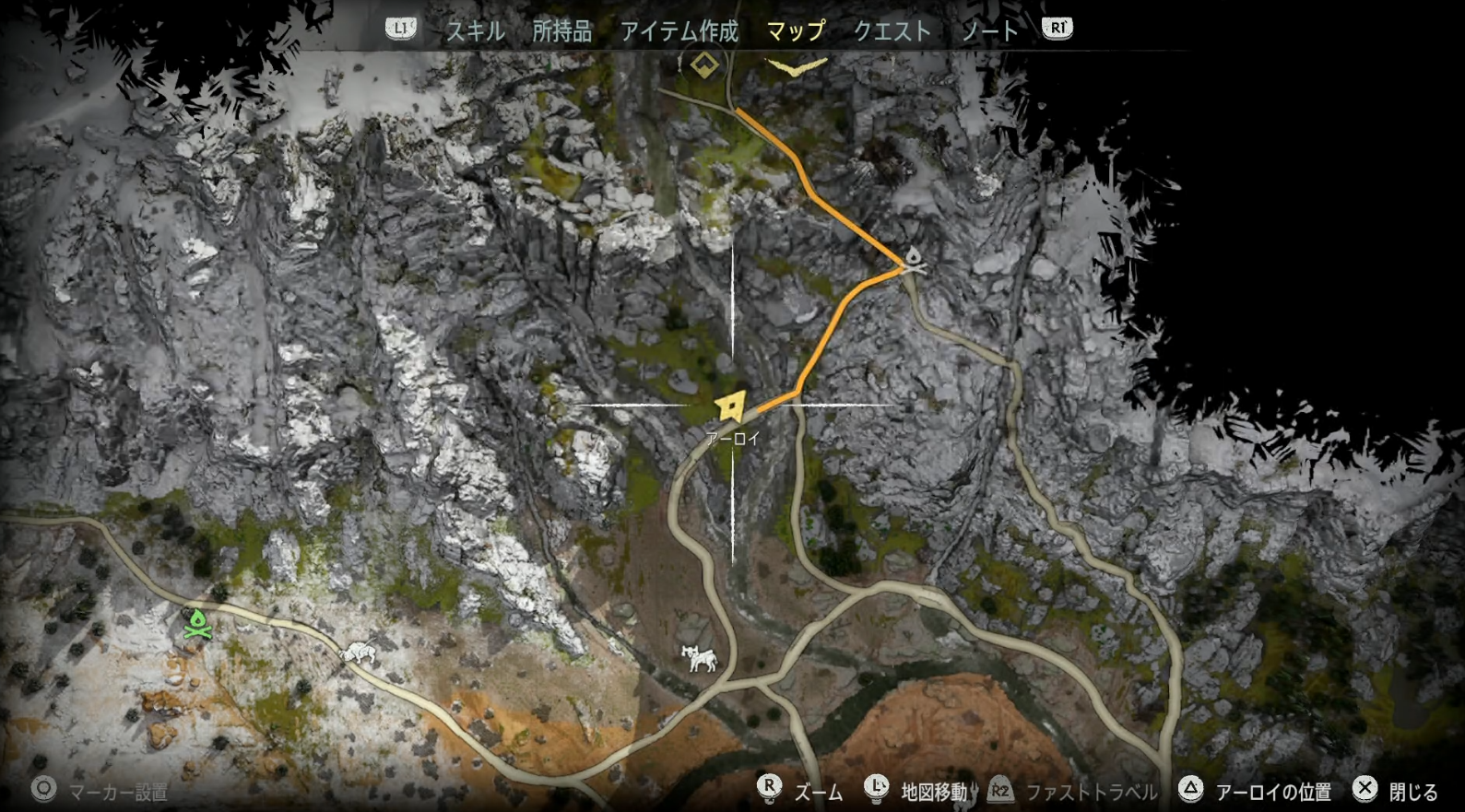Open the スキル (Skills) tab
Screen dimensions: 1465x812
476,31
